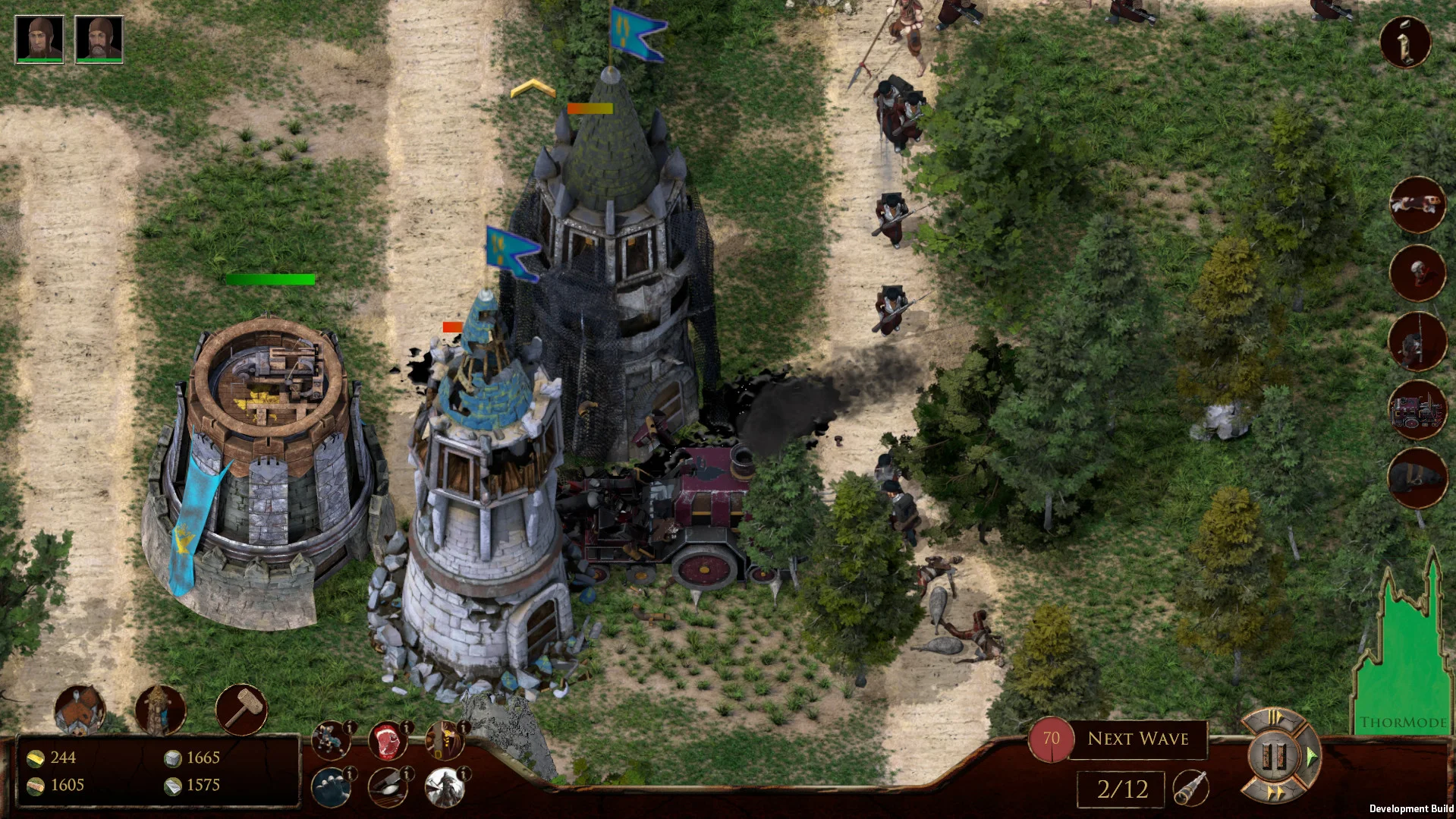Pause the game with the pause button

(1273, 755)
